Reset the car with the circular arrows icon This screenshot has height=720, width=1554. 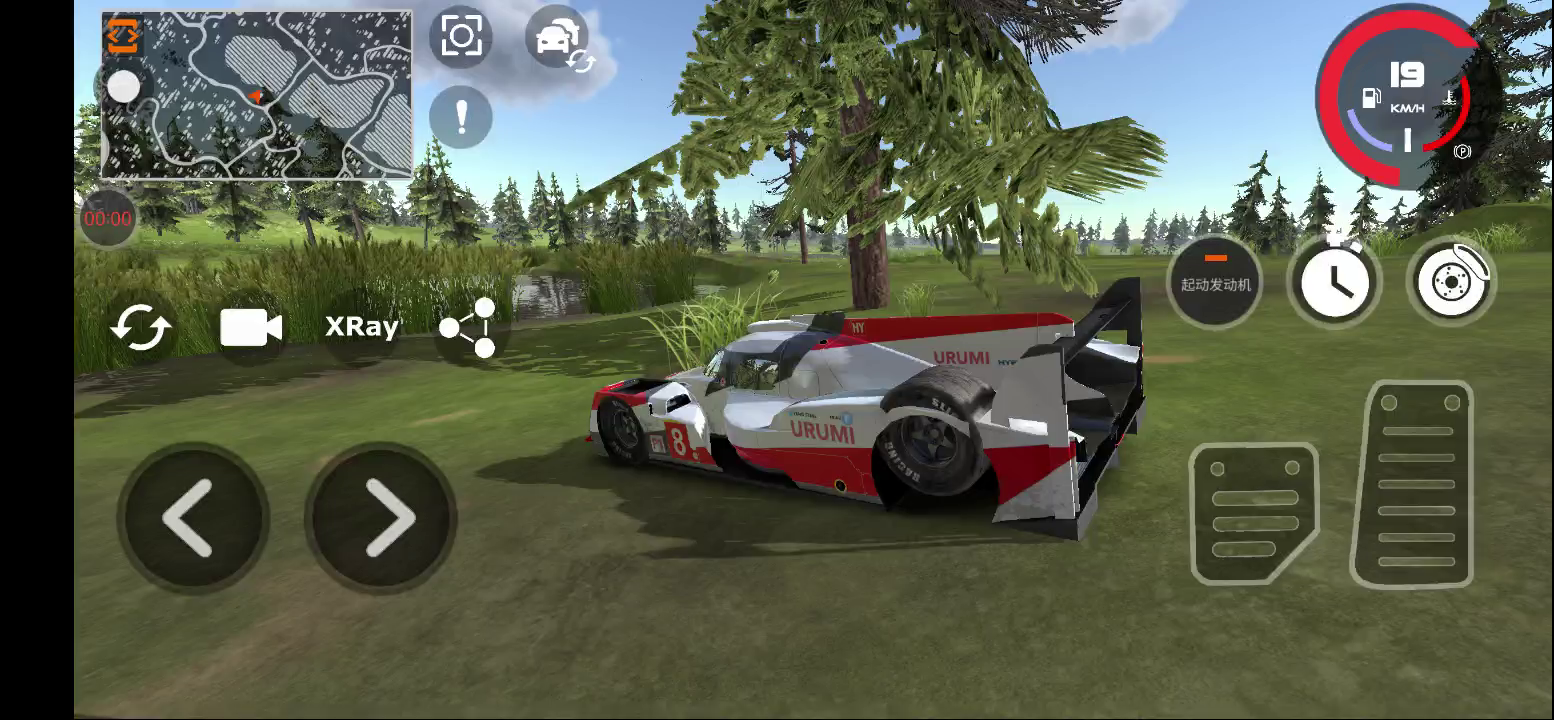coord(141,328)
